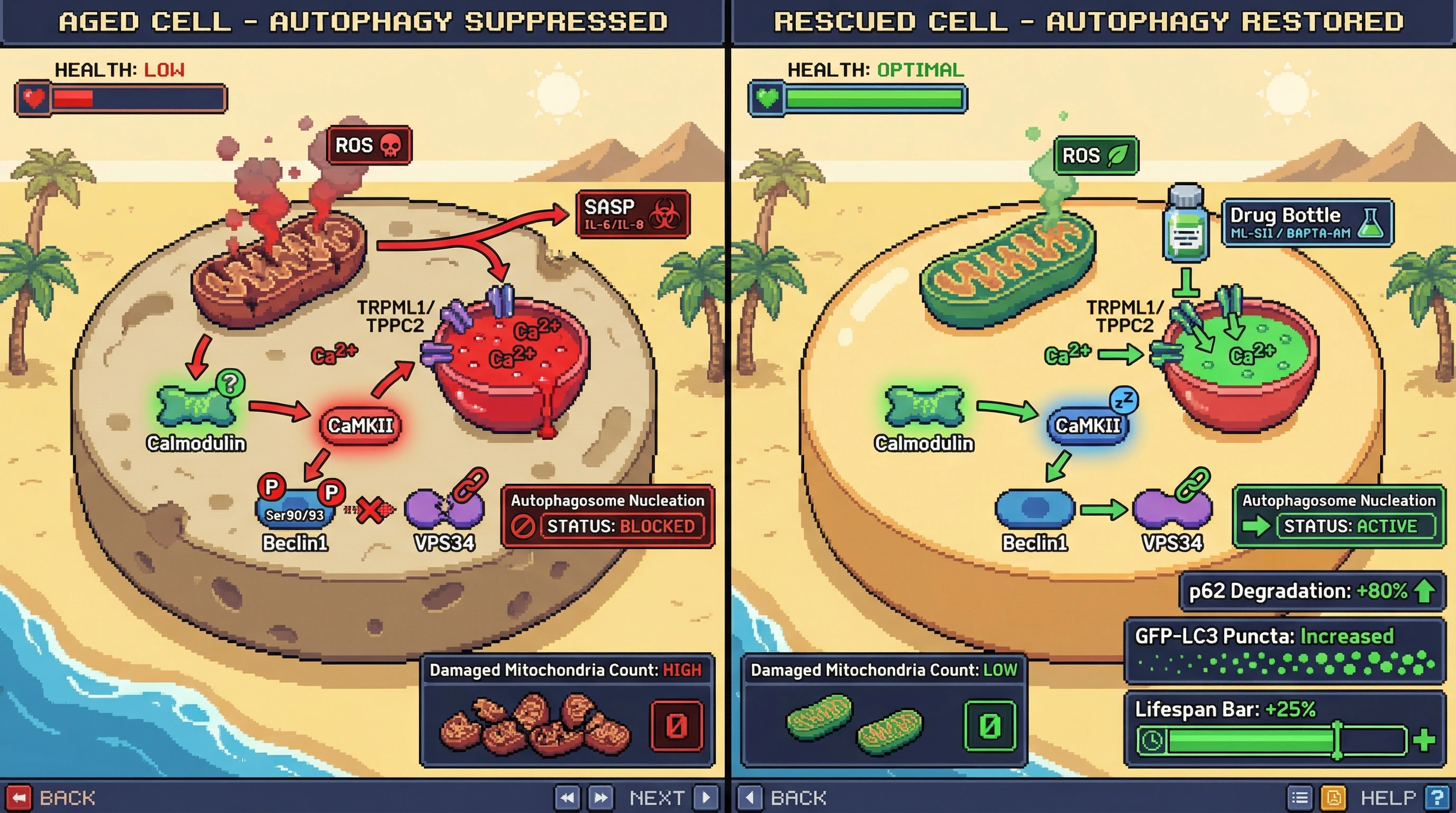
Task: Click the rewind double arrow control
Action: click(x=567, y=798)
